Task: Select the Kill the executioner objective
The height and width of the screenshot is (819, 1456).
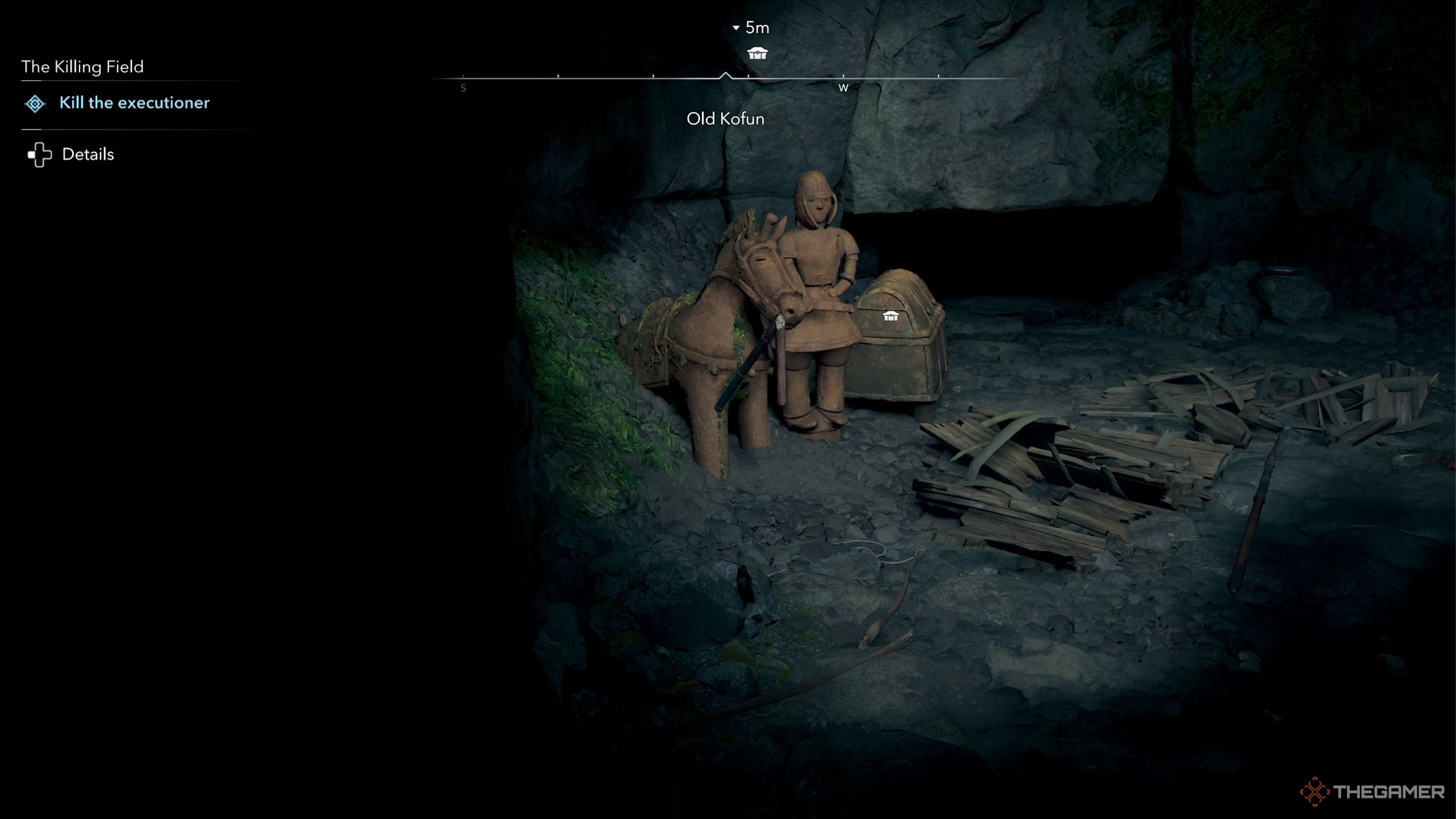Action: [x=134, y=103]
